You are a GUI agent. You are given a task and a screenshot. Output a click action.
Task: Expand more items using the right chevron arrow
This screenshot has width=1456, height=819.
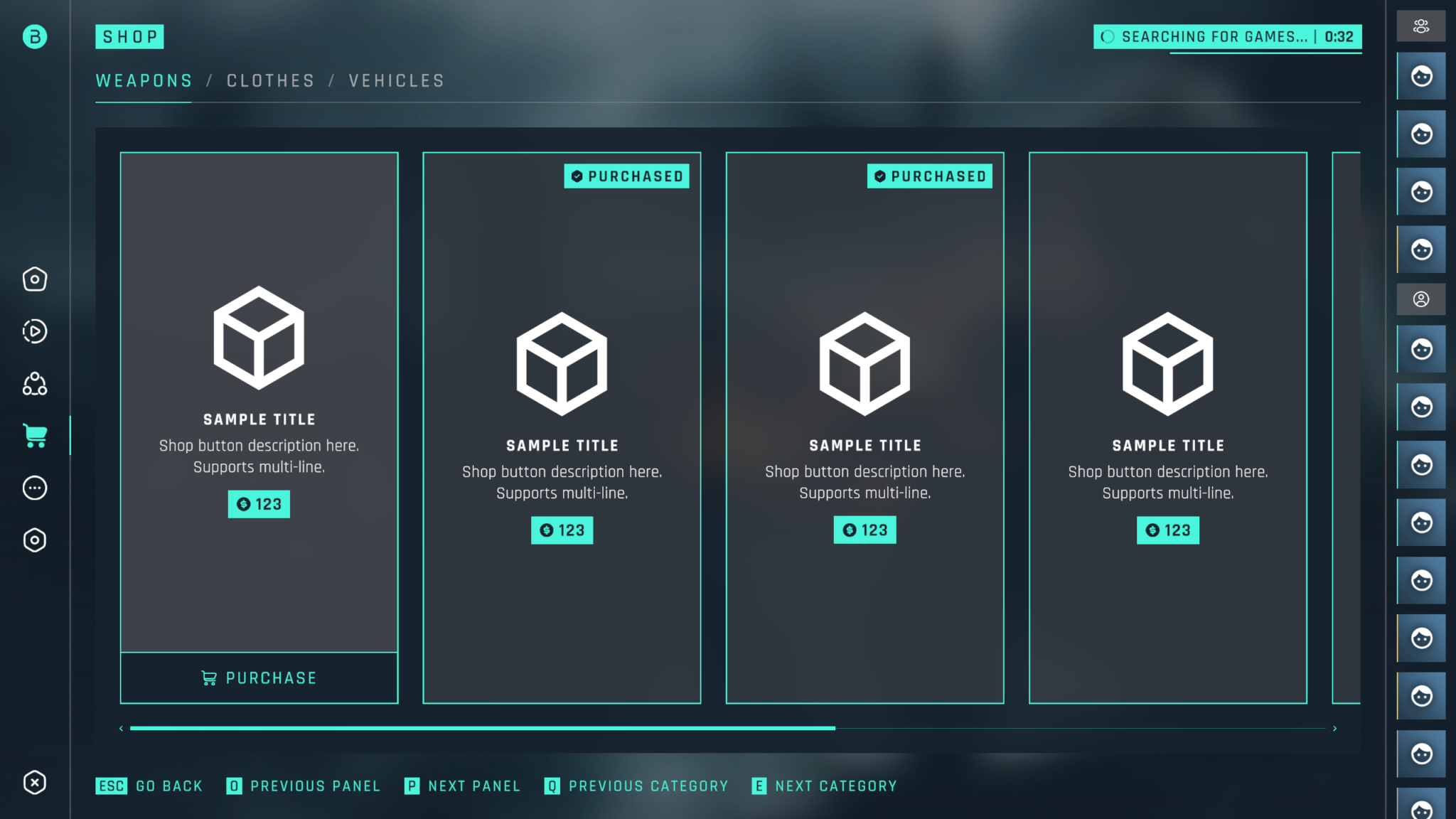coord(1336,728)
